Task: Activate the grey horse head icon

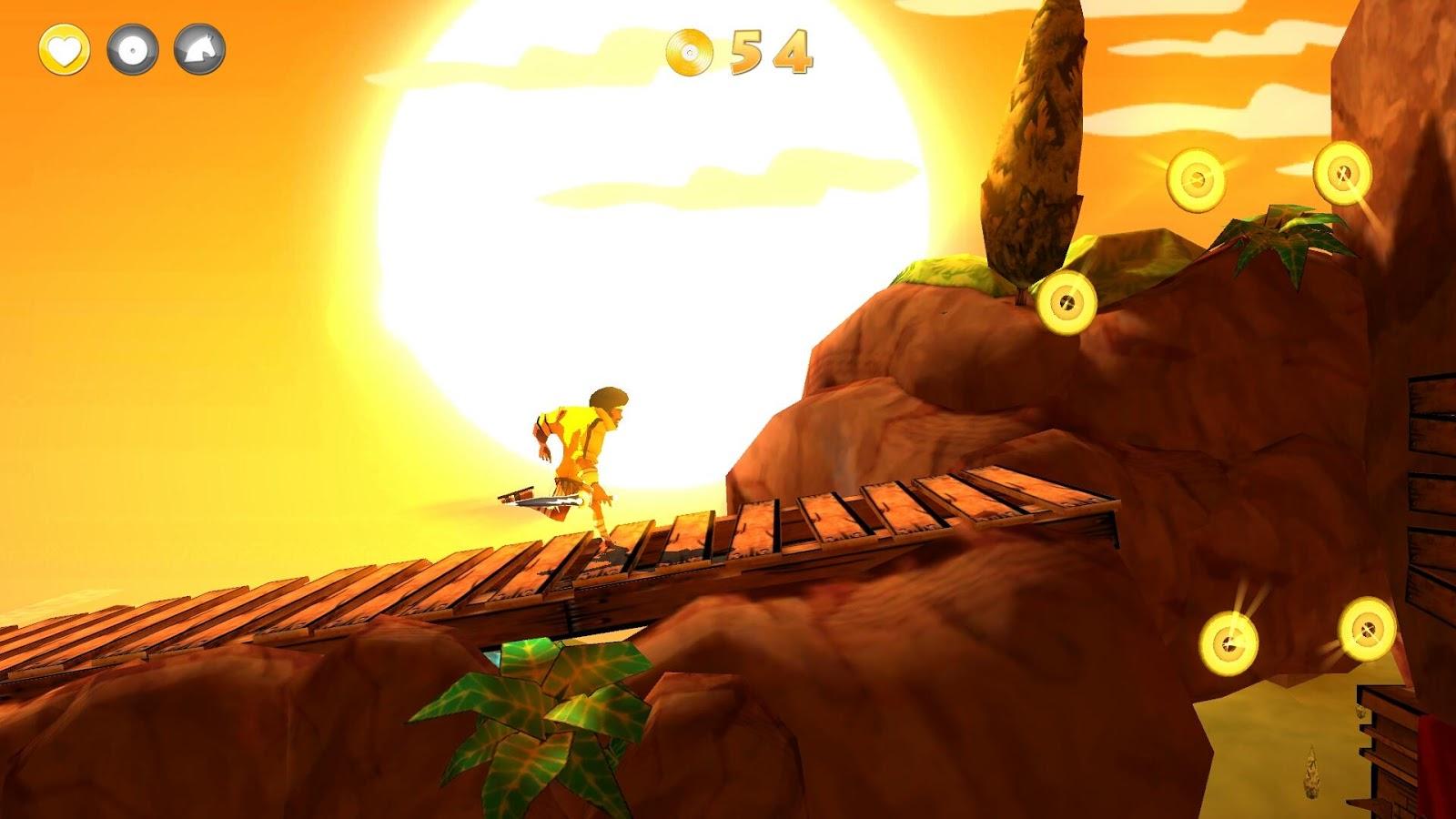Action: 200,49
